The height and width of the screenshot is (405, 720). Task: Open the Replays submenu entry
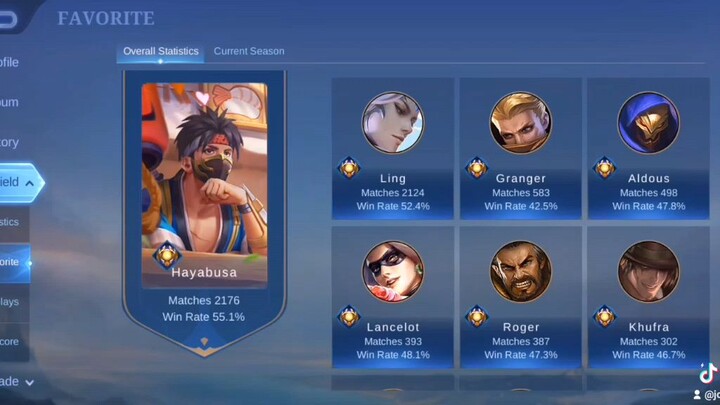click(x=12, y=302)
